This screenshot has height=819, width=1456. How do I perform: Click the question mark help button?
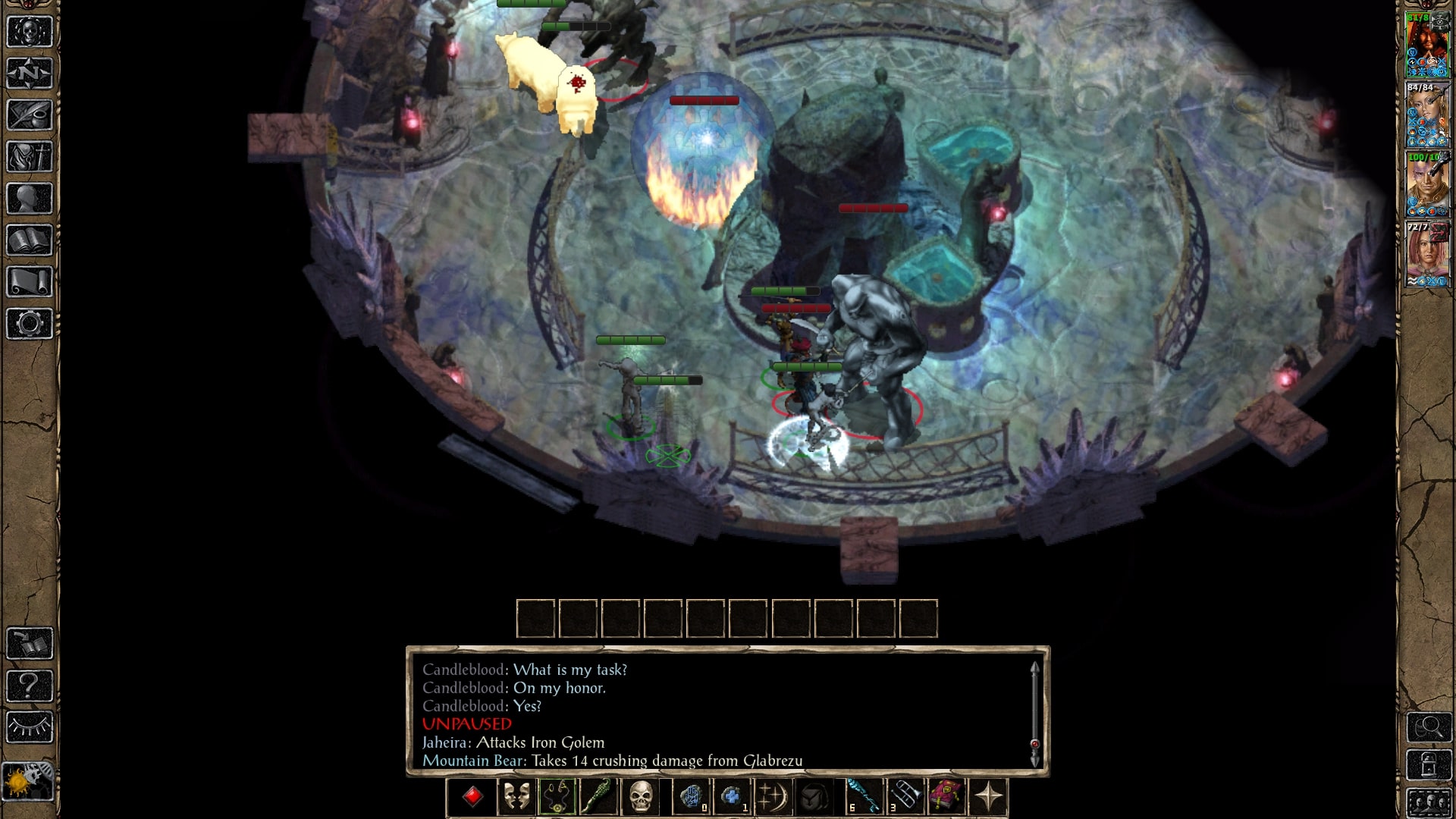tap(30, 686)
